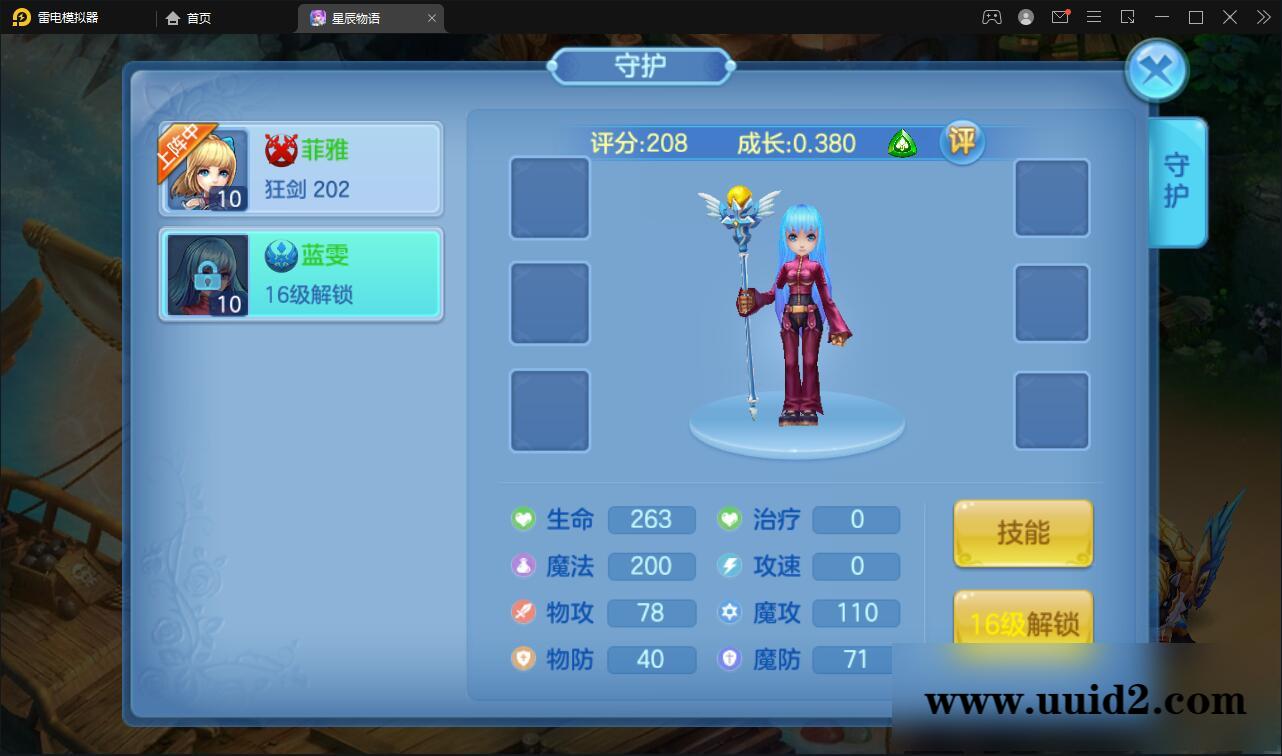1282x756 pixels.
Task: Click the lightning 攻速 attack speed icon
Action: pyautogui.click(x=729, y=566)
